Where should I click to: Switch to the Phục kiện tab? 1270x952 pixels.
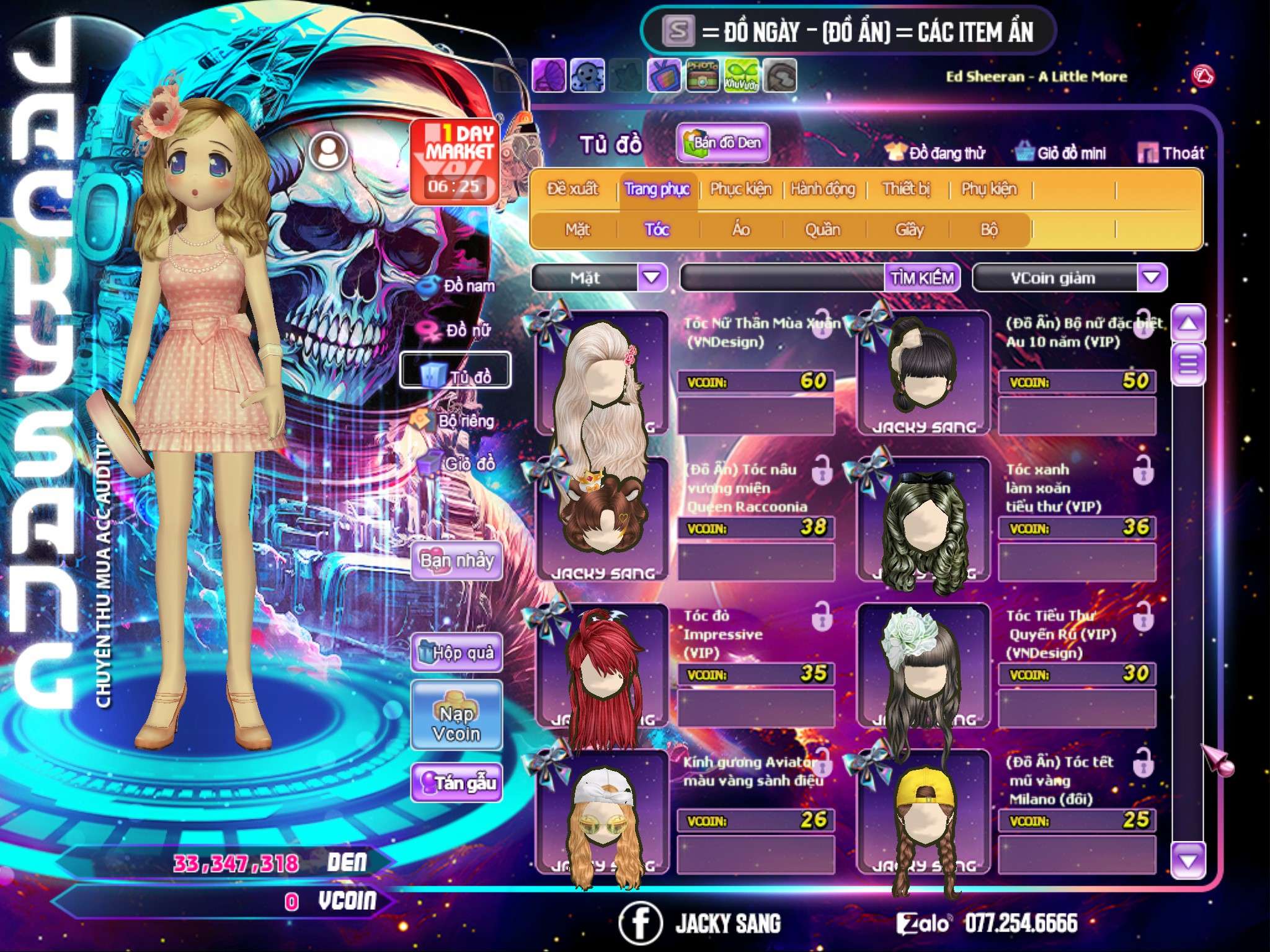740,189
